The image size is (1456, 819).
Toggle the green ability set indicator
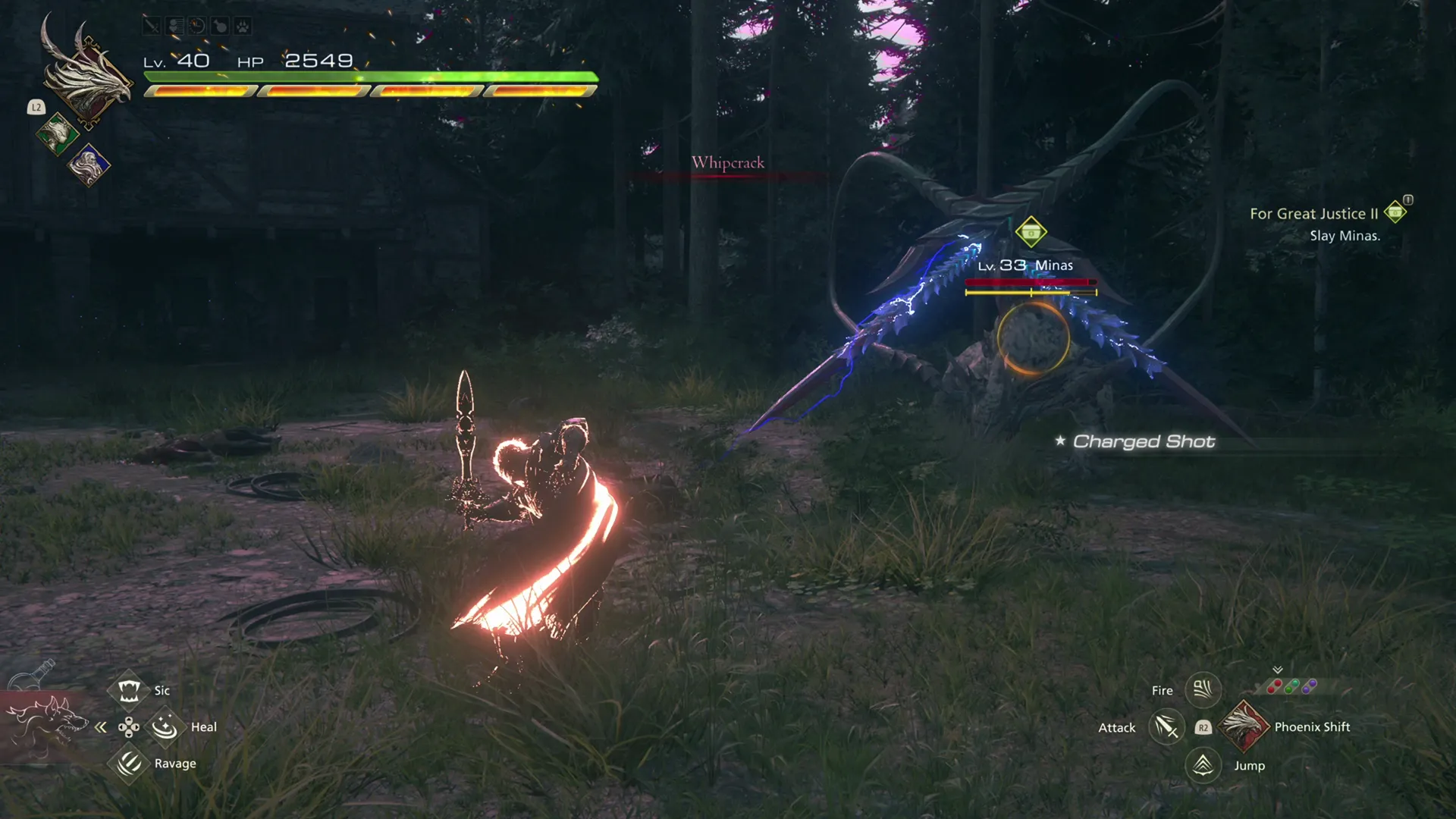click(x=1292, y=686)
